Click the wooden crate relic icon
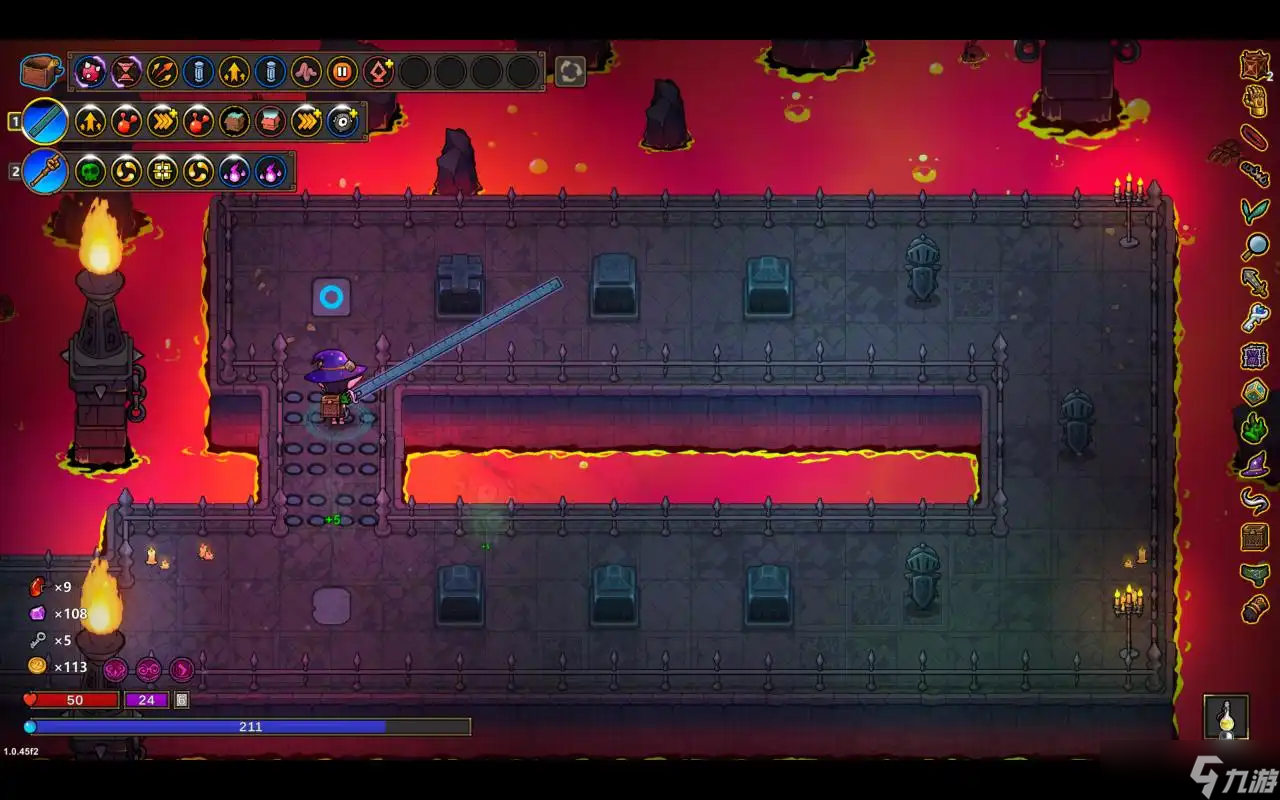This screenshot has height=800, width=1280. pyautogui.click(x=1255, y=64)
